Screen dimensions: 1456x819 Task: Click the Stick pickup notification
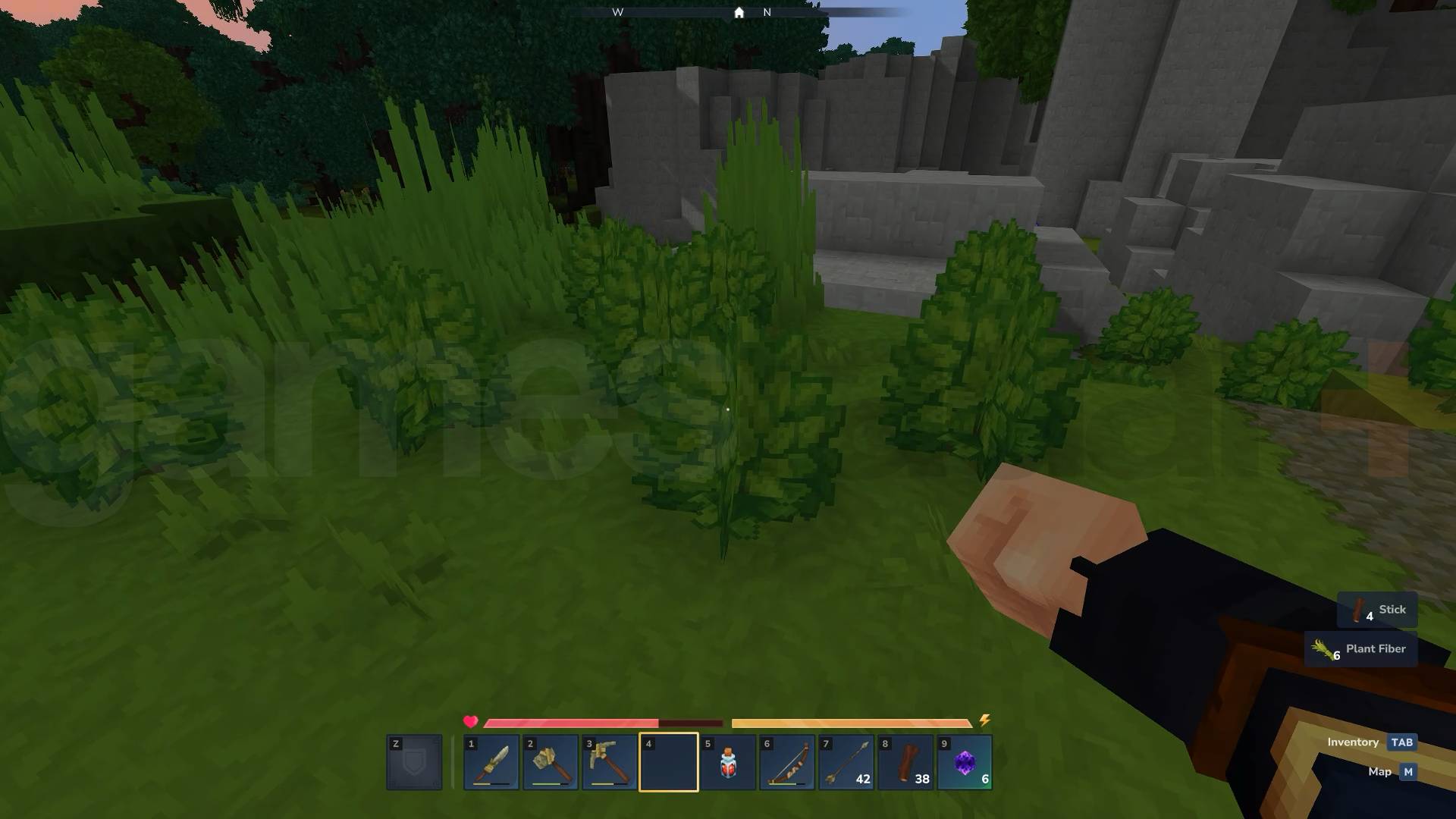click(x=1377, y=609)
